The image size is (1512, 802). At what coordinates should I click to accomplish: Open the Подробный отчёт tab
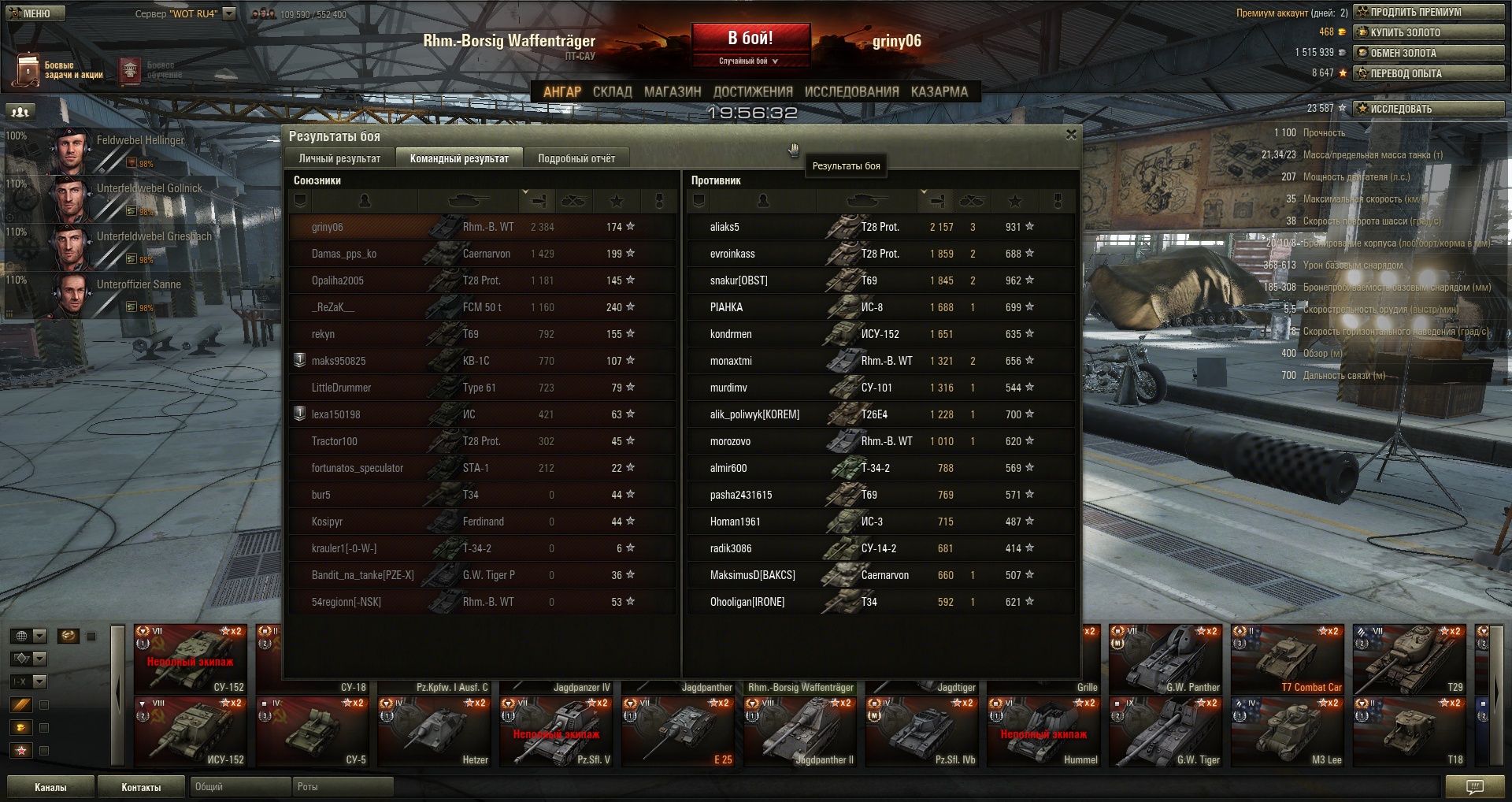(576, 158)
